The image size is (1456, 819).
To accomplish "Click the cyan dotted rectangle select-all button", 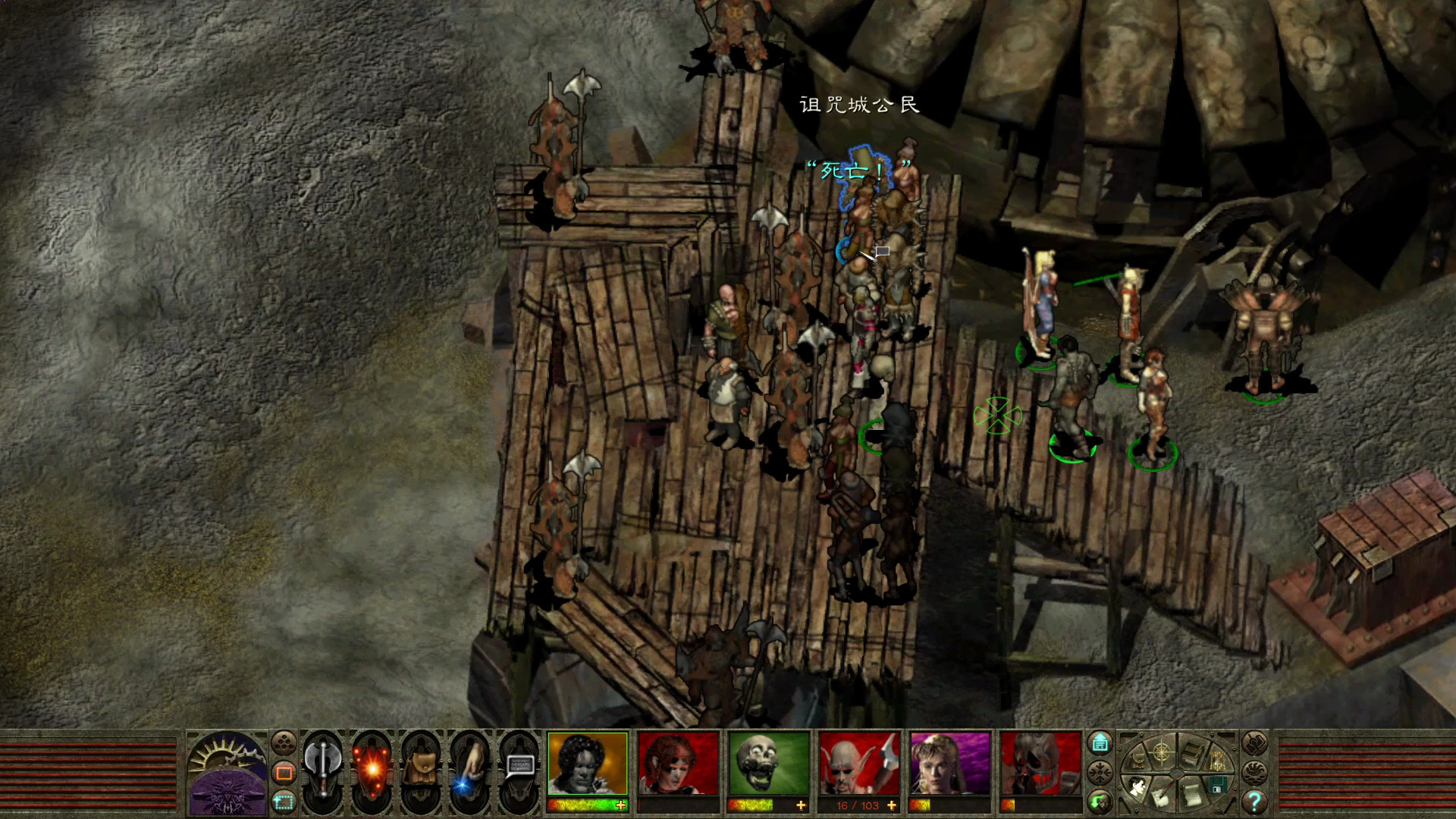I will point(284,801).
